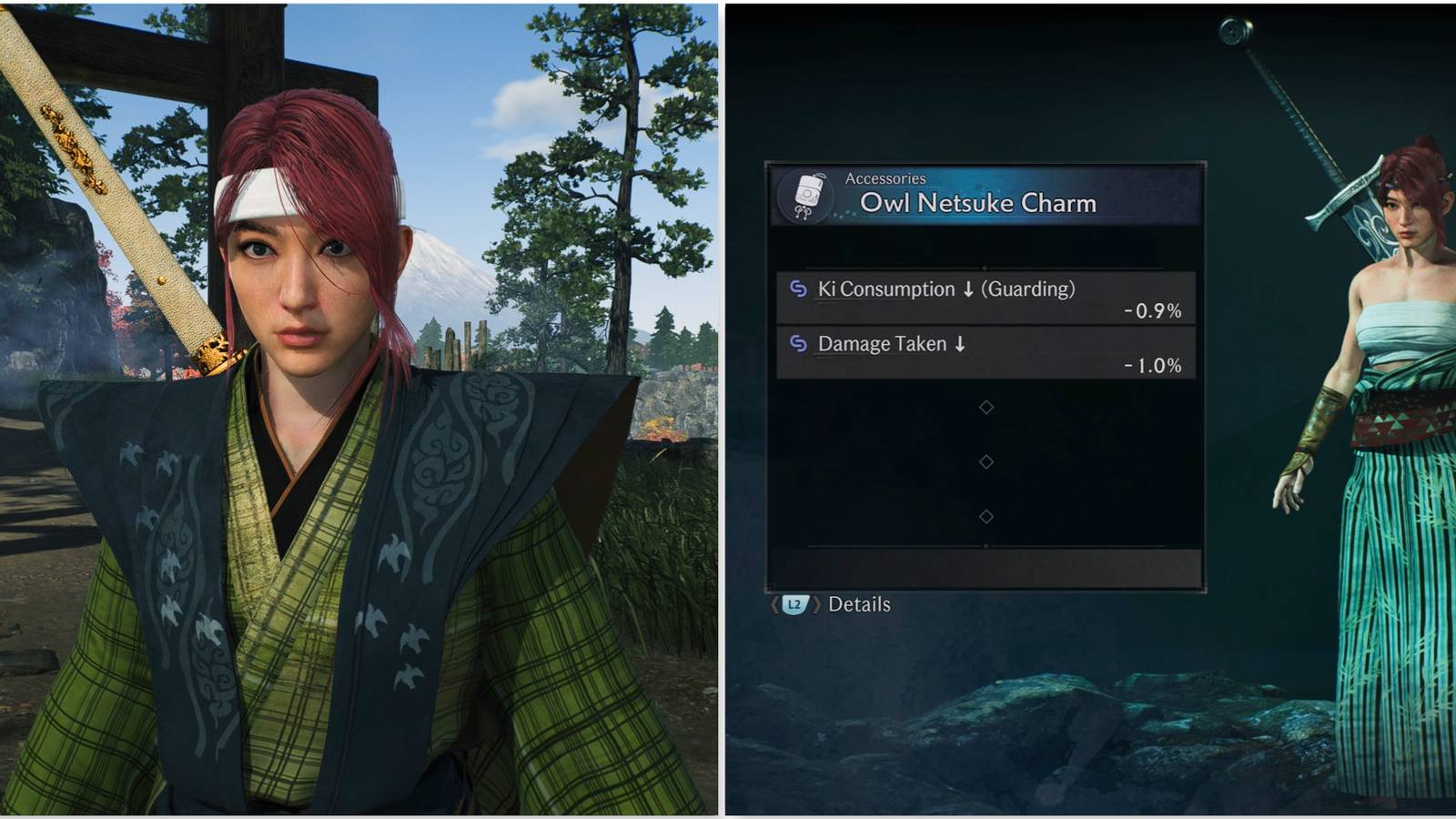The height and width of the screenshot is (819, 1456).
Task: Toggle the middle empty diamond slot
Action: point(986,462)
